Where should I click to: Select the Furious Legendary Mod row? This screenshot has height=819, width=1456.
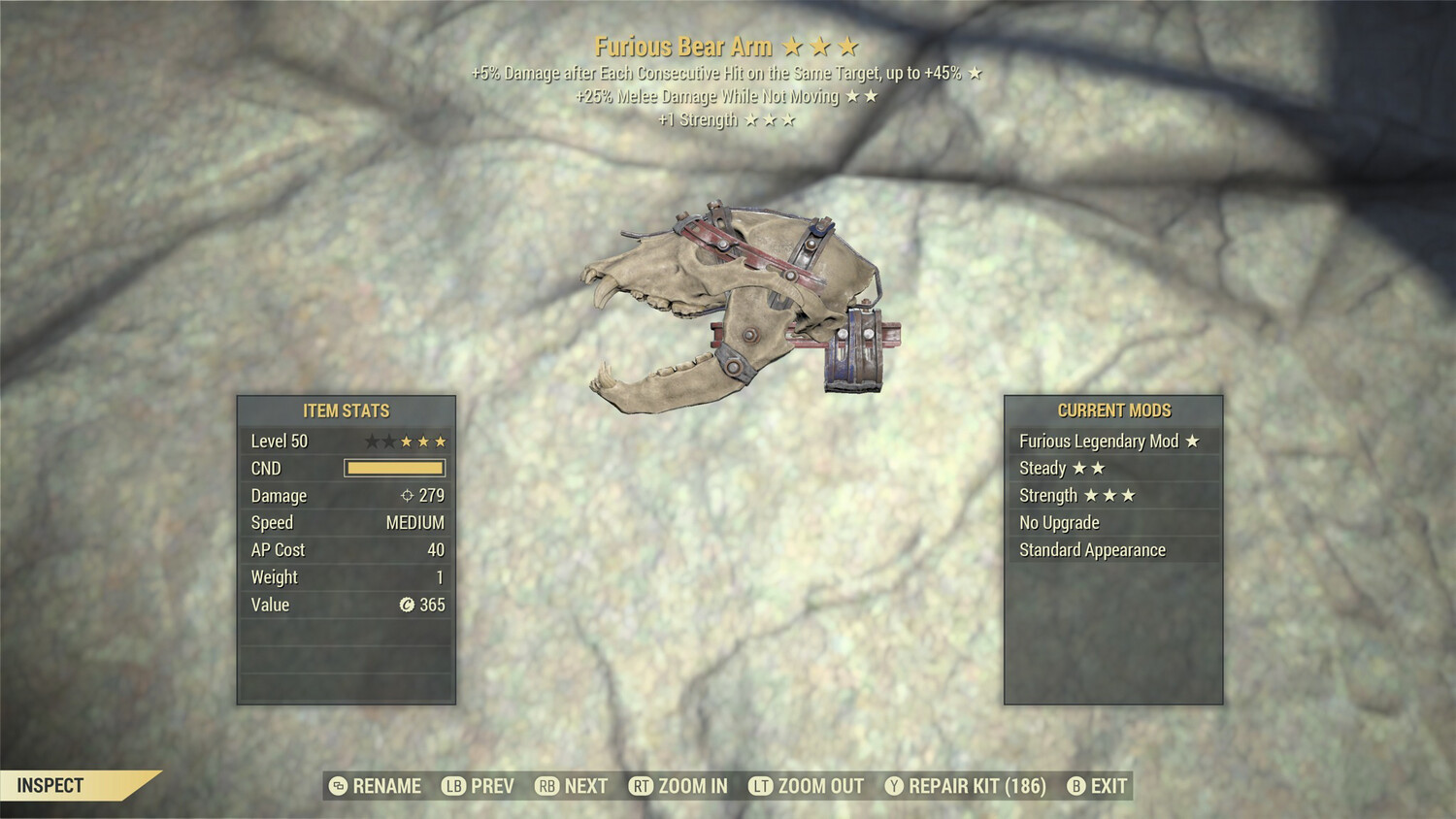pos(1112,442)
